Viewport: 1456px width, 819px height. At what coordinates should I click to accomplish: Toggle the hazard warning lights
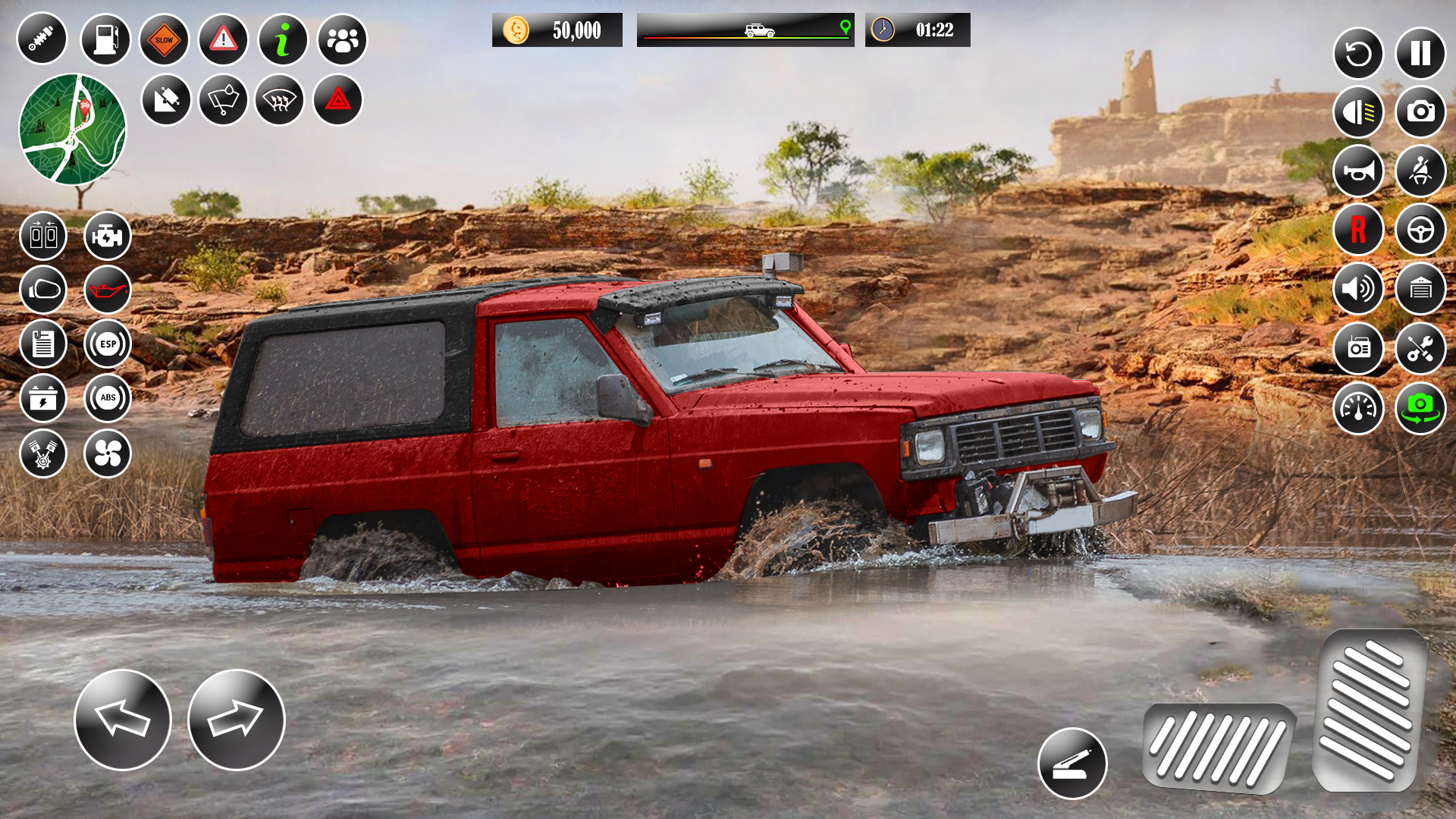tap(338, 99)
